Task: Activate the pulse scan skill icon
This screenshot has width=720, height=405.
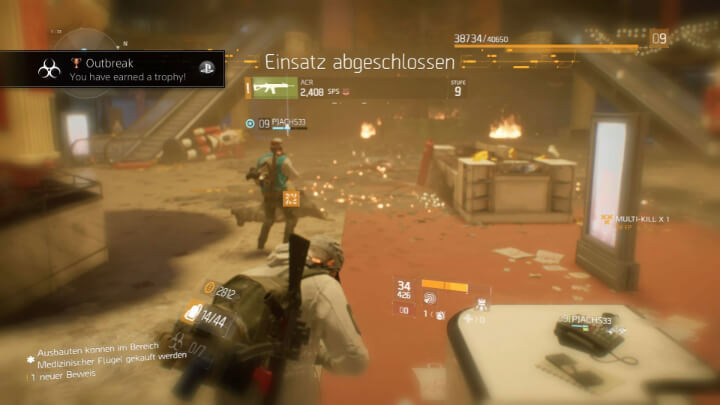Action: (432, 297)
